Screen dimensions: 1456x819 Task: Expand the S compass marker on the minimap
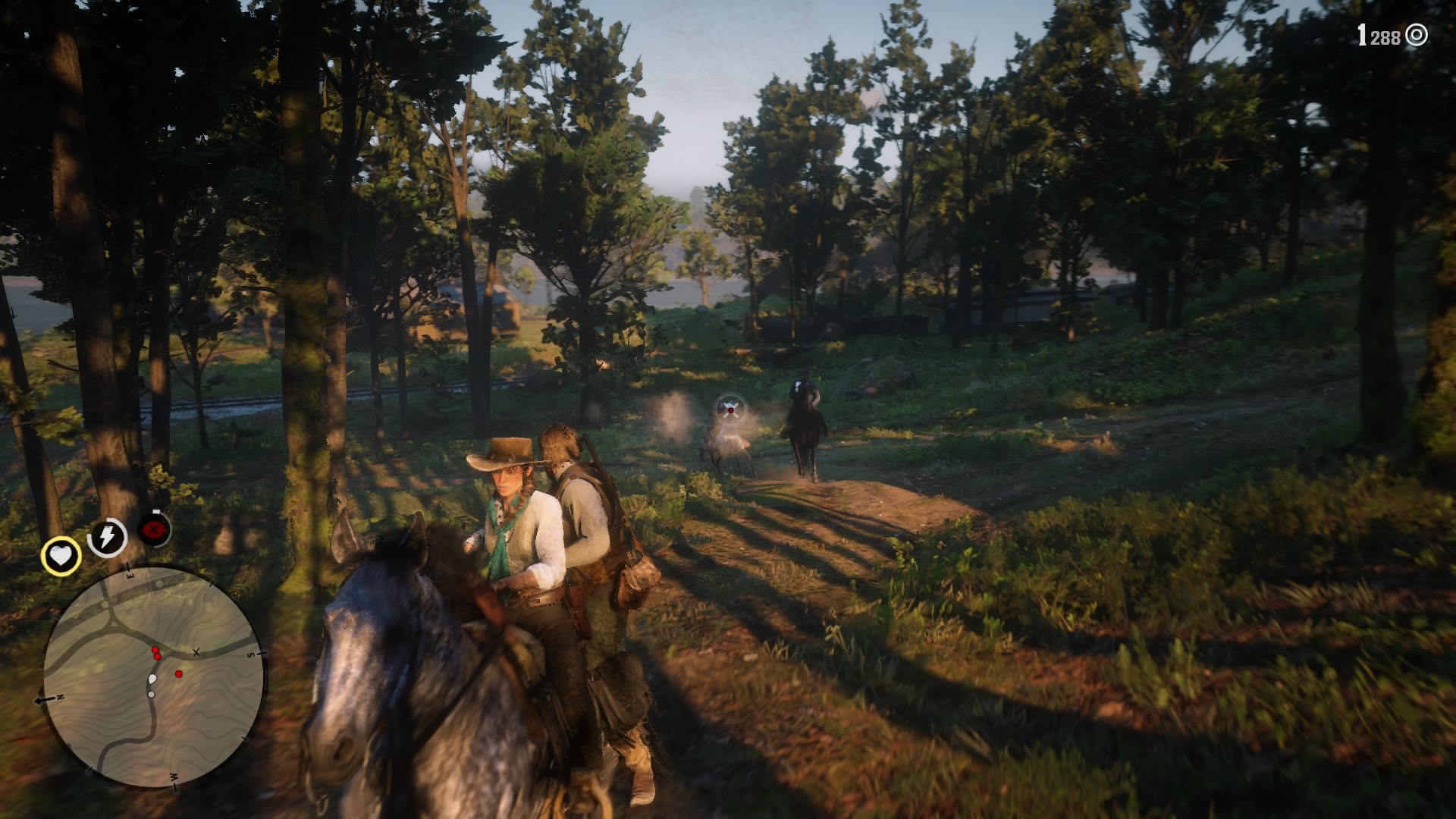point(250,654)
